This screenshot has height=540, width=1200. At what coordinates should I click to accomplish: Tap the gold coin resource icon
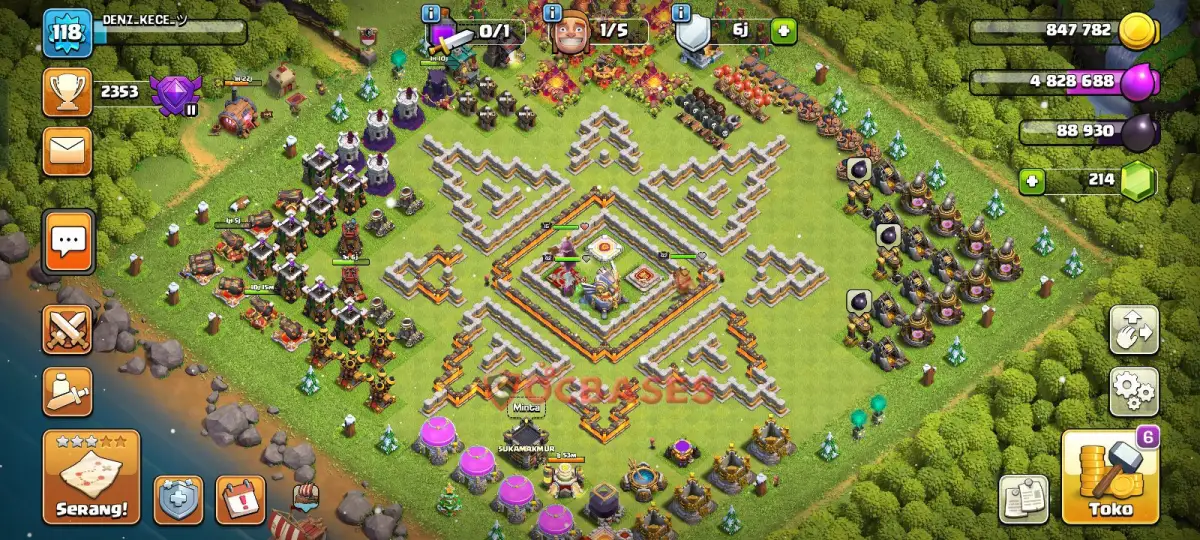(x=1137, y=32)
